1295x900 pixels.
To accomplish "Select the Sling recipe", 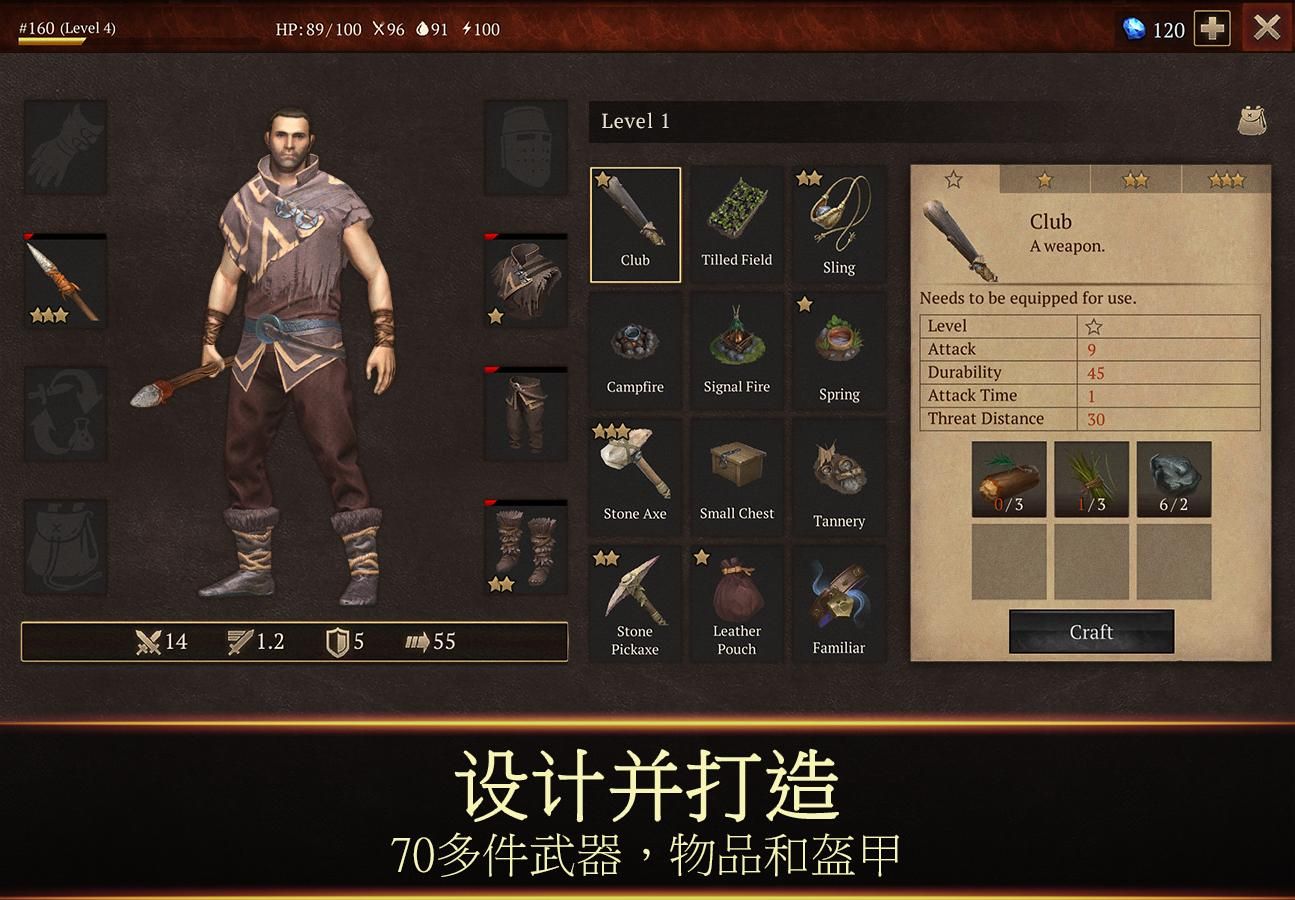I will pos(839,223).
